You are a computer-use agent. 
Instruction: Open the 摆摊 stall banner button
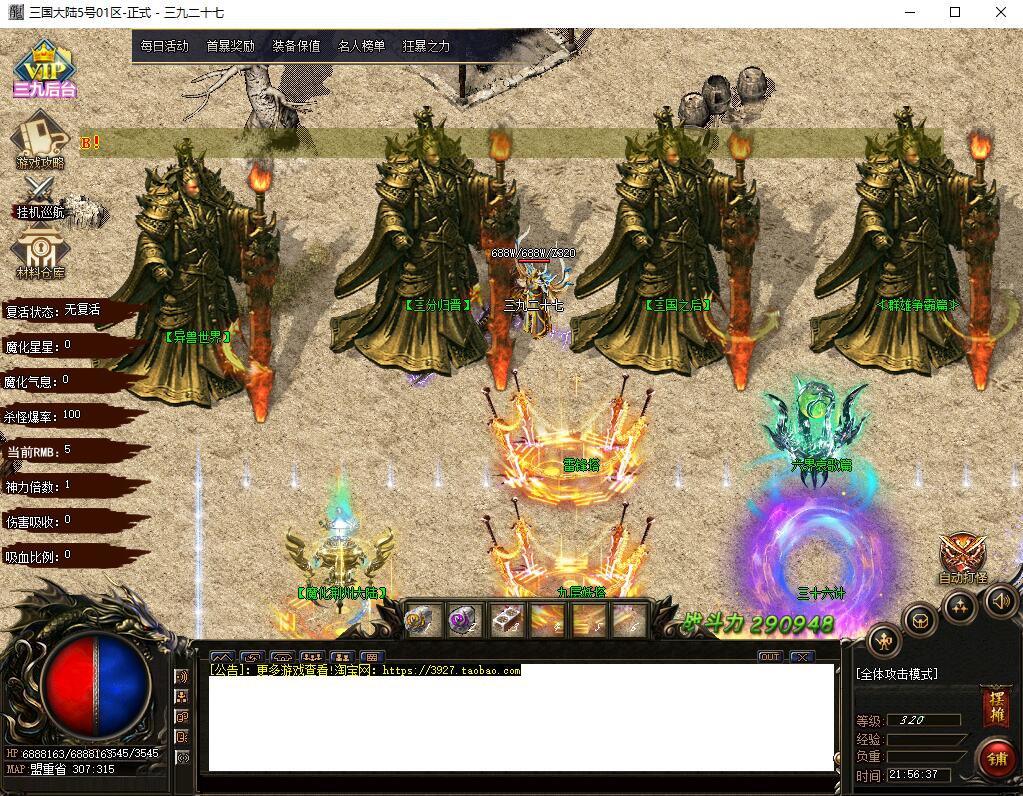pyautogui.click(x=995, y=707)
